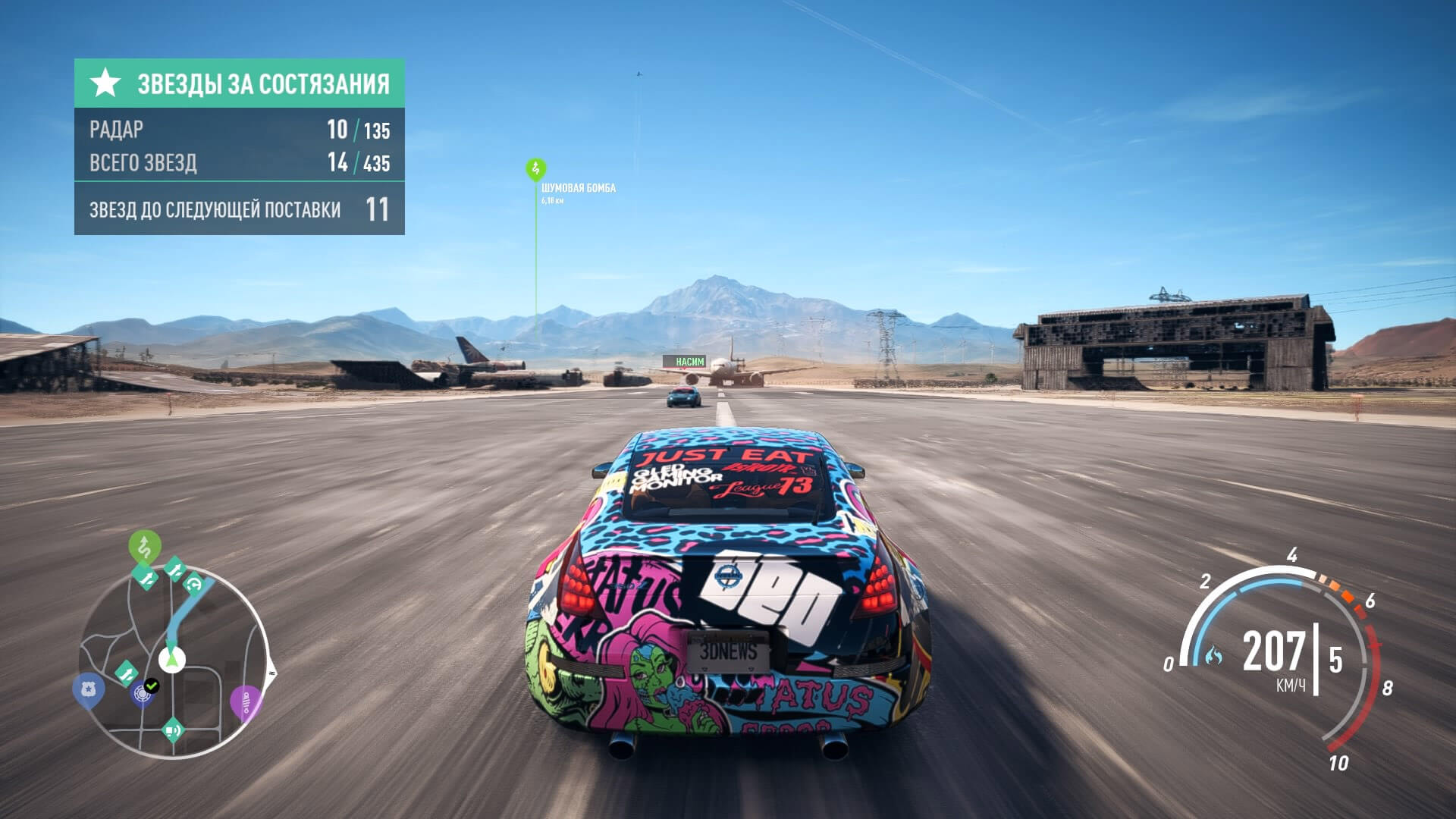This screenshot has width=1456, height=819.
Task: Open the ЗВЕЗДЫ ЗА СОСТЯЗАНИЯ challenge tracker
Action: pos(240,83)
